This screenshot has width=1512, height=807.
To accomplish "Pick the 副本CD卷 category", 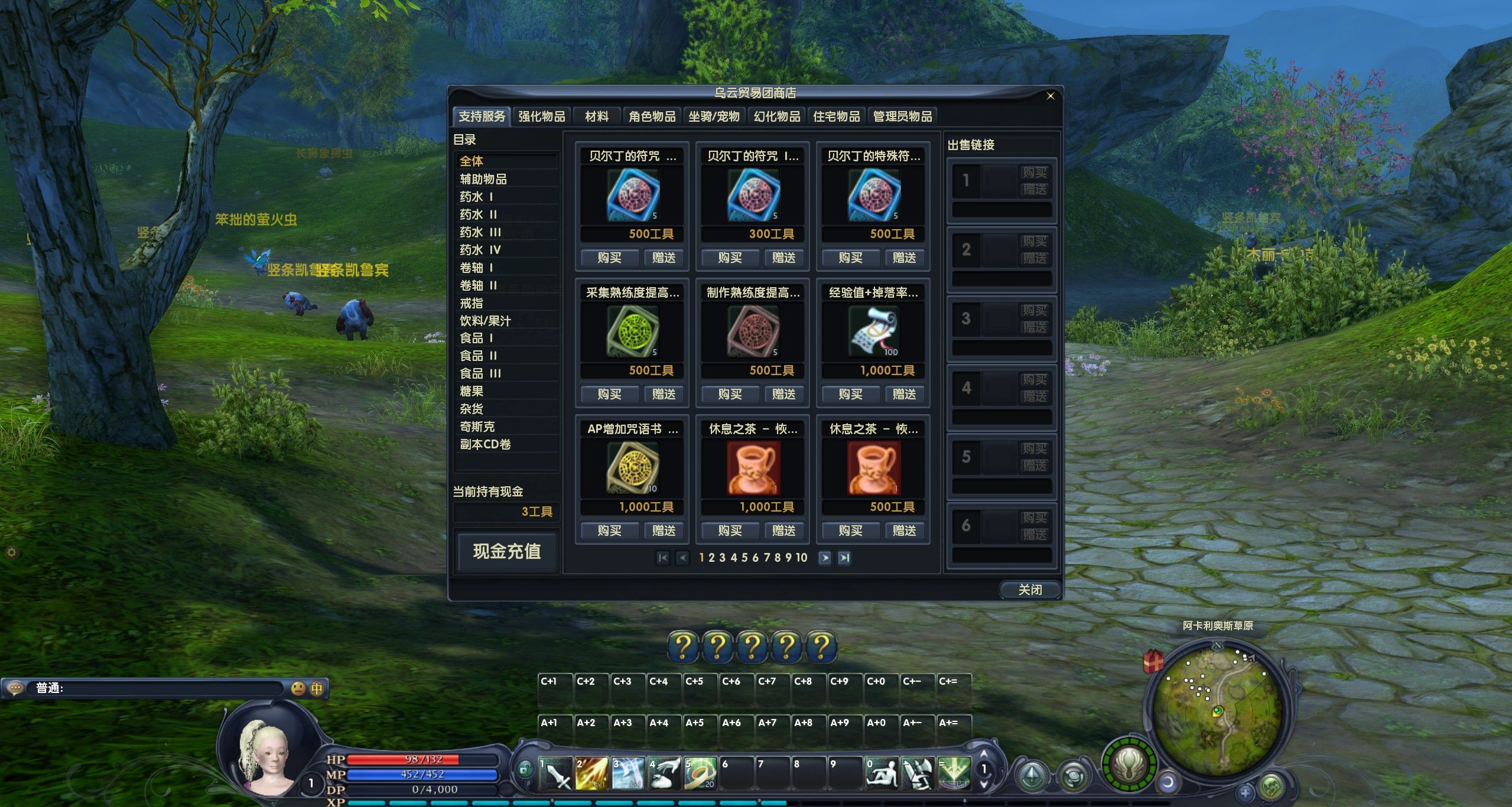I will (485, 444).
